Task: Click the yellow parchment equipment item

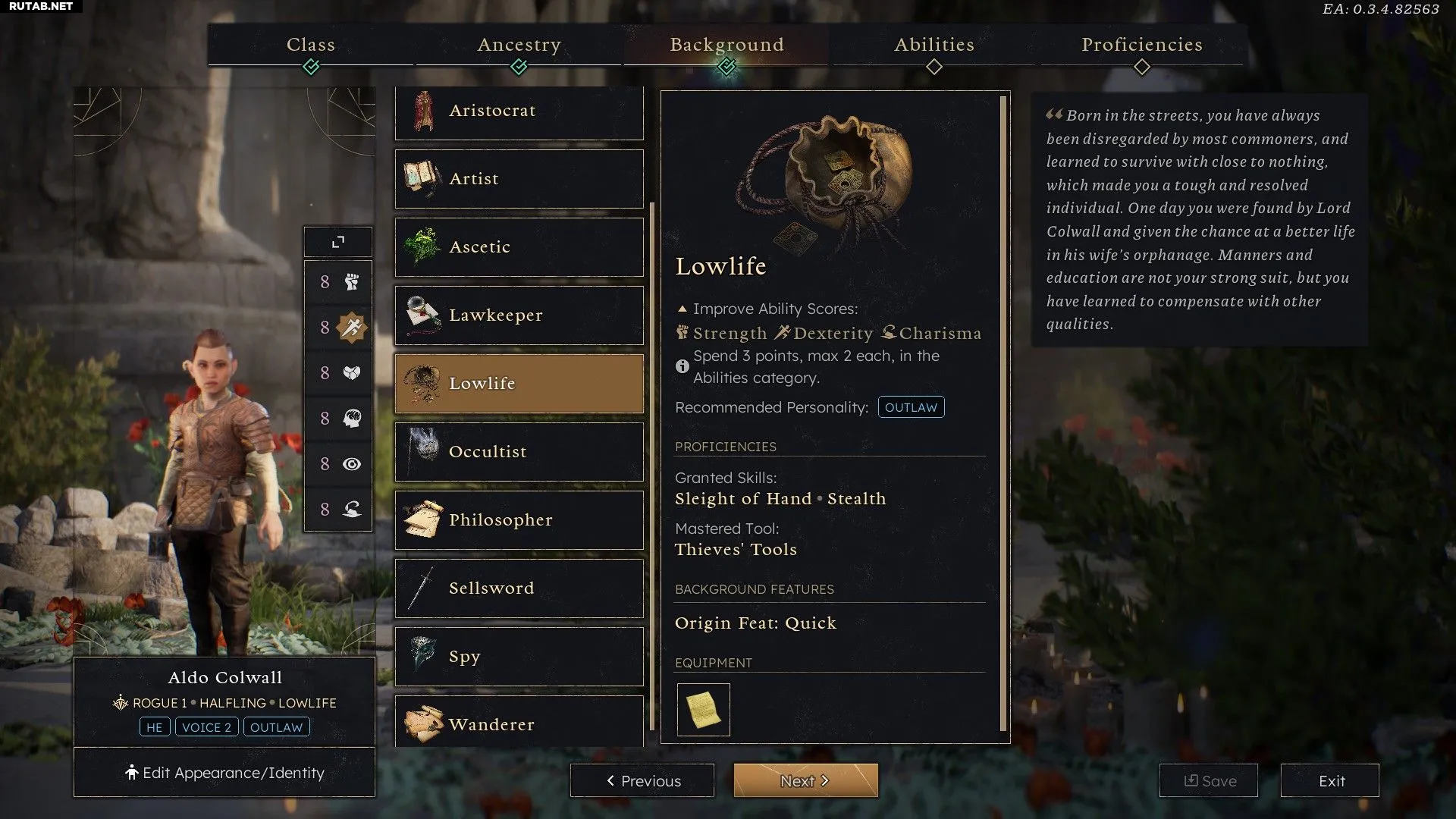Action: (703, 710)
